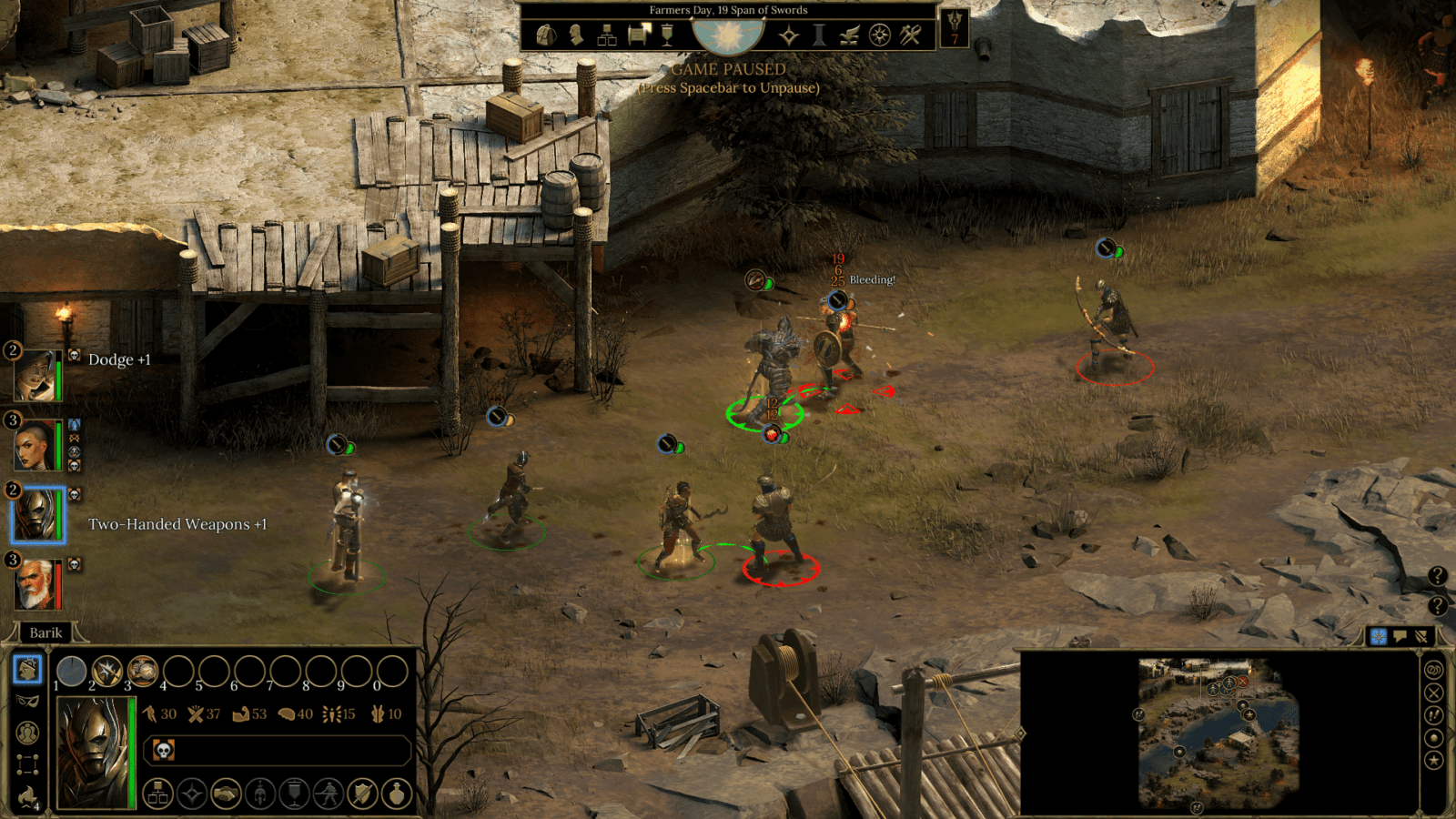Select Barik's highlighted party portrait
Viewport: 1456px width, 819px height.
click(36, 514)
